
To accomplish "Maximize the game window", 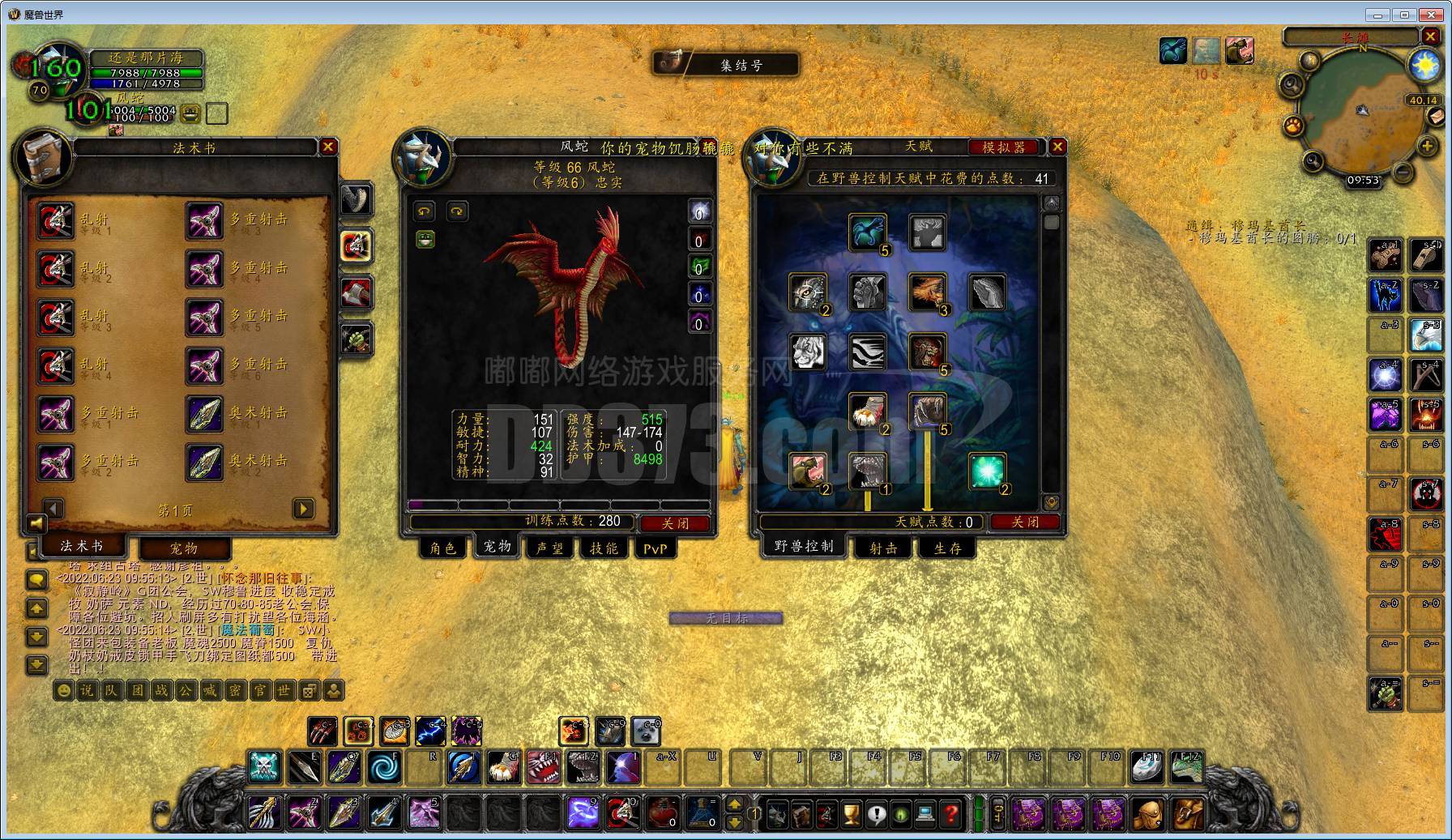I will pos(1404,14).
